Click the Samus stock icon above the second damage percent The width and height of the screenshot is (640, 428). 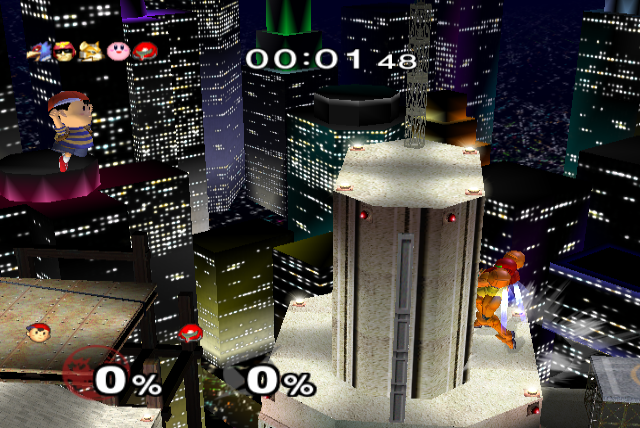tap(188, 334)
